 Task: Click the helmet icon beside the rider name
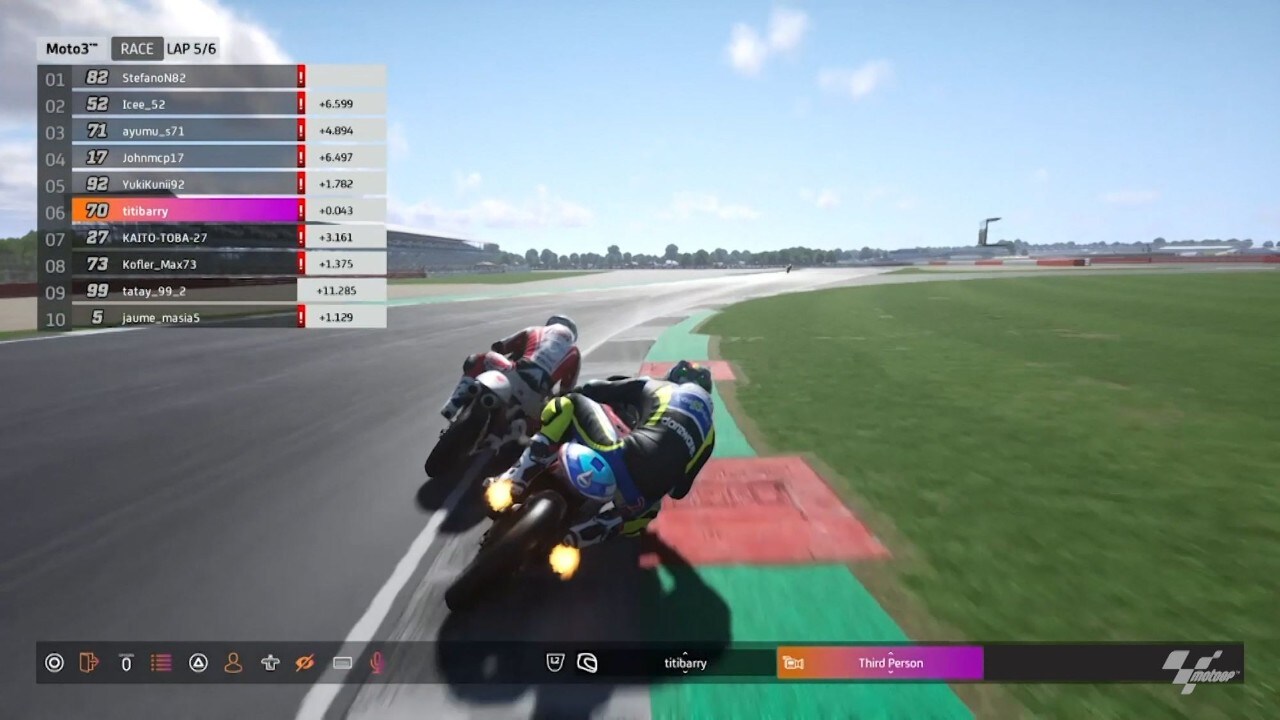pyautogui.click(x=588, y=663)
